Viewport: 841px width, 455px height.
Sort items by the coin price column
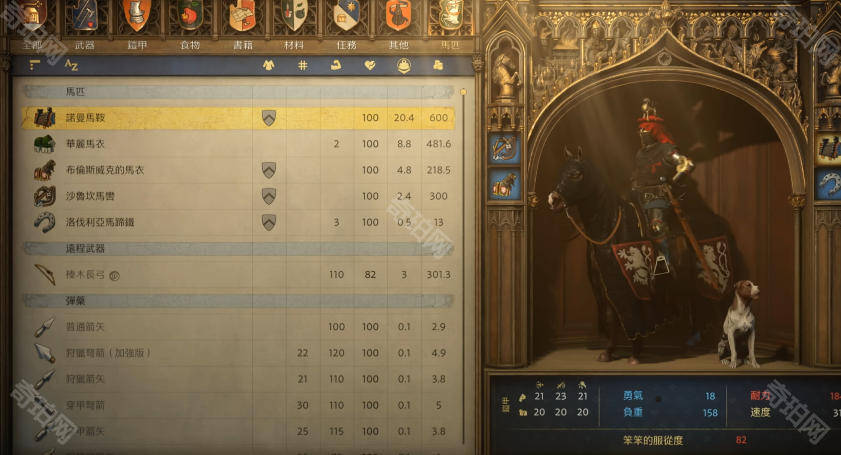pyautogui.click(x=438, y=66)
